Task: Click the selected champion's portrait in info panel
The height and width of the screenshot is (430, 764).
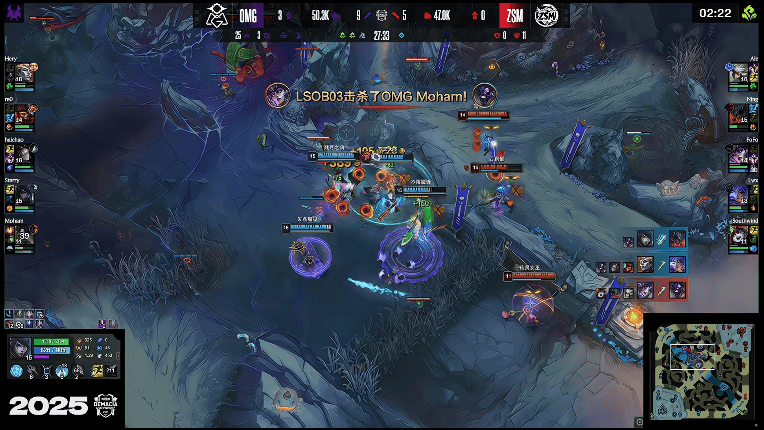Action: click(21, 347)
